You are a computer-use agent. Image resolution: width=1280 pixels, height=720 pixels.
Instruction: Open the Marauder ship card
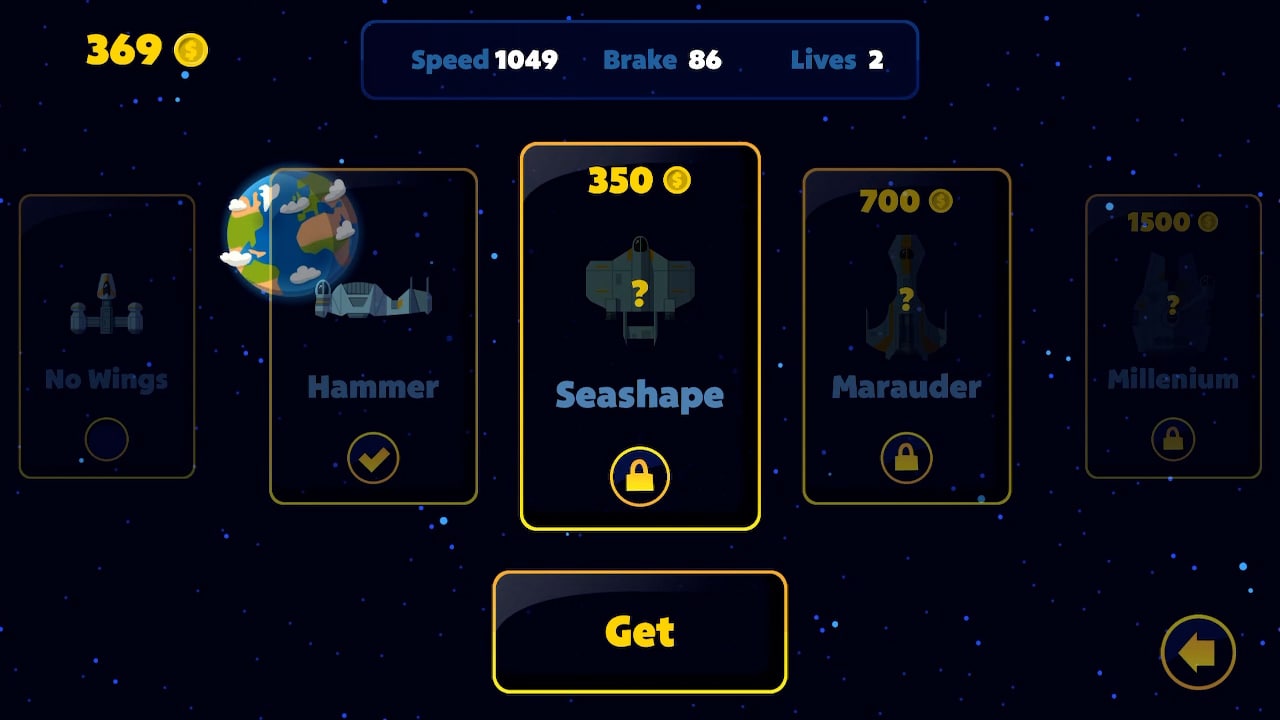click(x=906, y=335)
